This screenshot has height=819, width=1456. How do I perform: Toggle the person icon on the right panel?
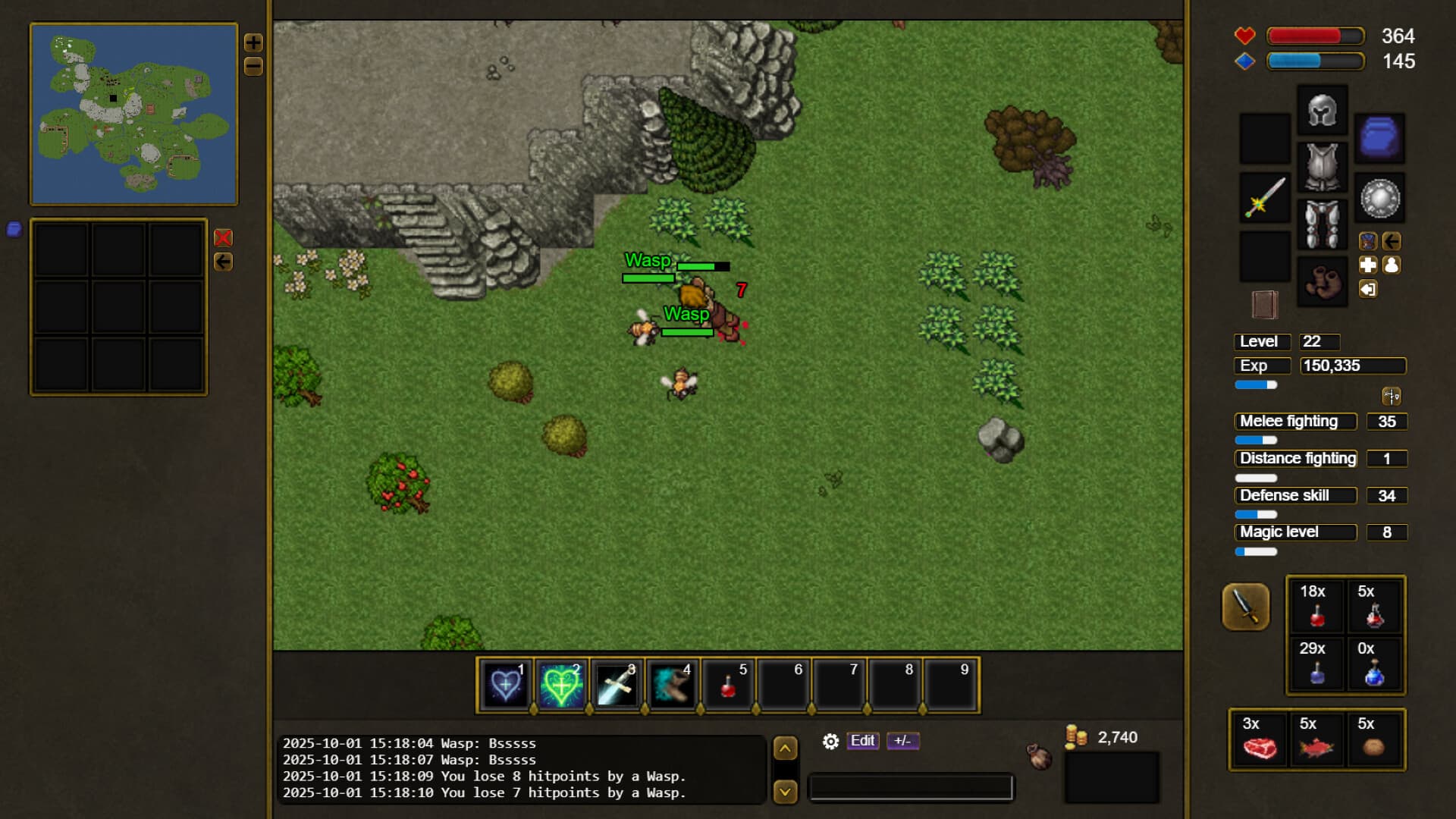1390,265
